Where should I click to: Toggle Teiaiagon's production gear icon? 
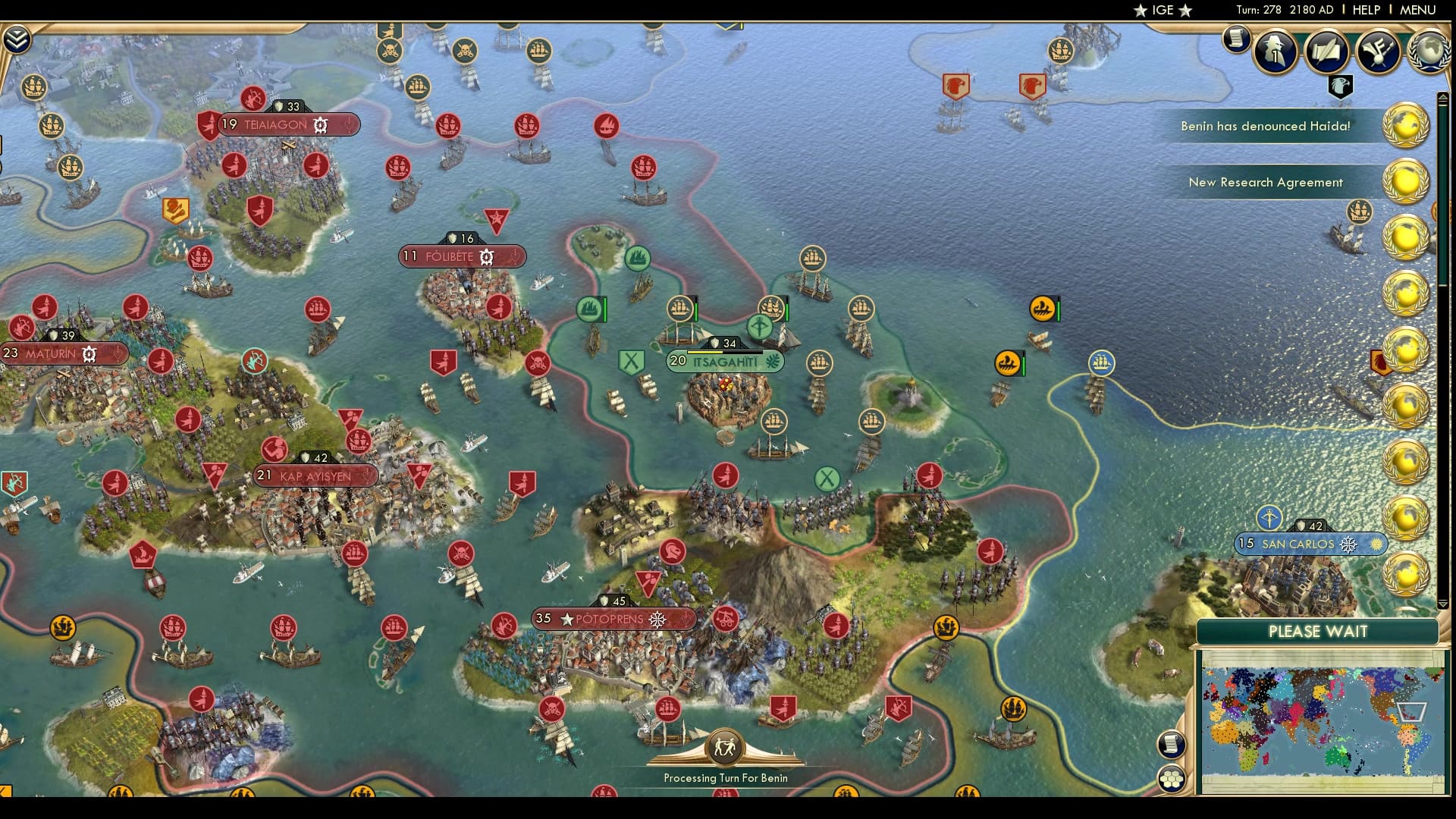[x=319, y=124]
